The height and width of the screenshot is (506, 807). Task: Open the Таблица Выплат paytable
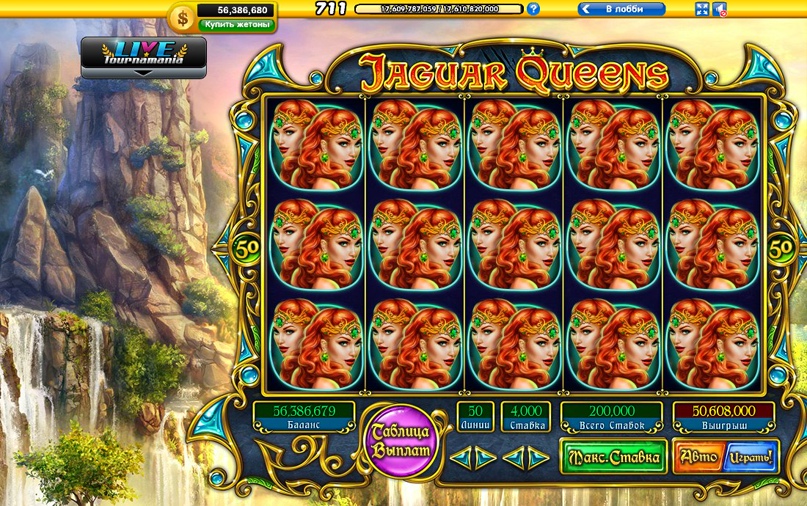click(401, 442)
